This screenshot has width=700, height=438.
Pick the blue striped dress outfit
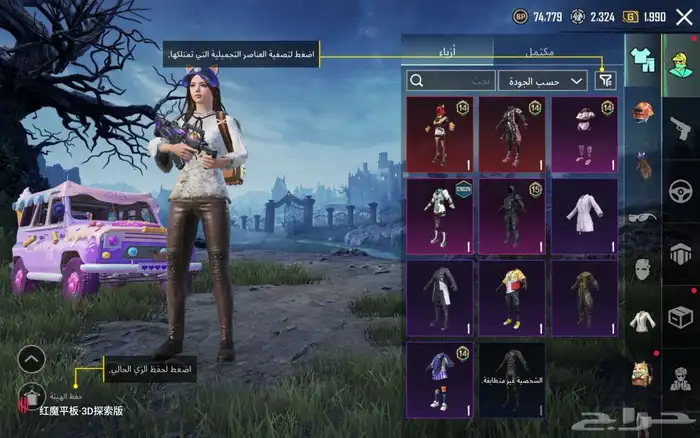point(438,379)
